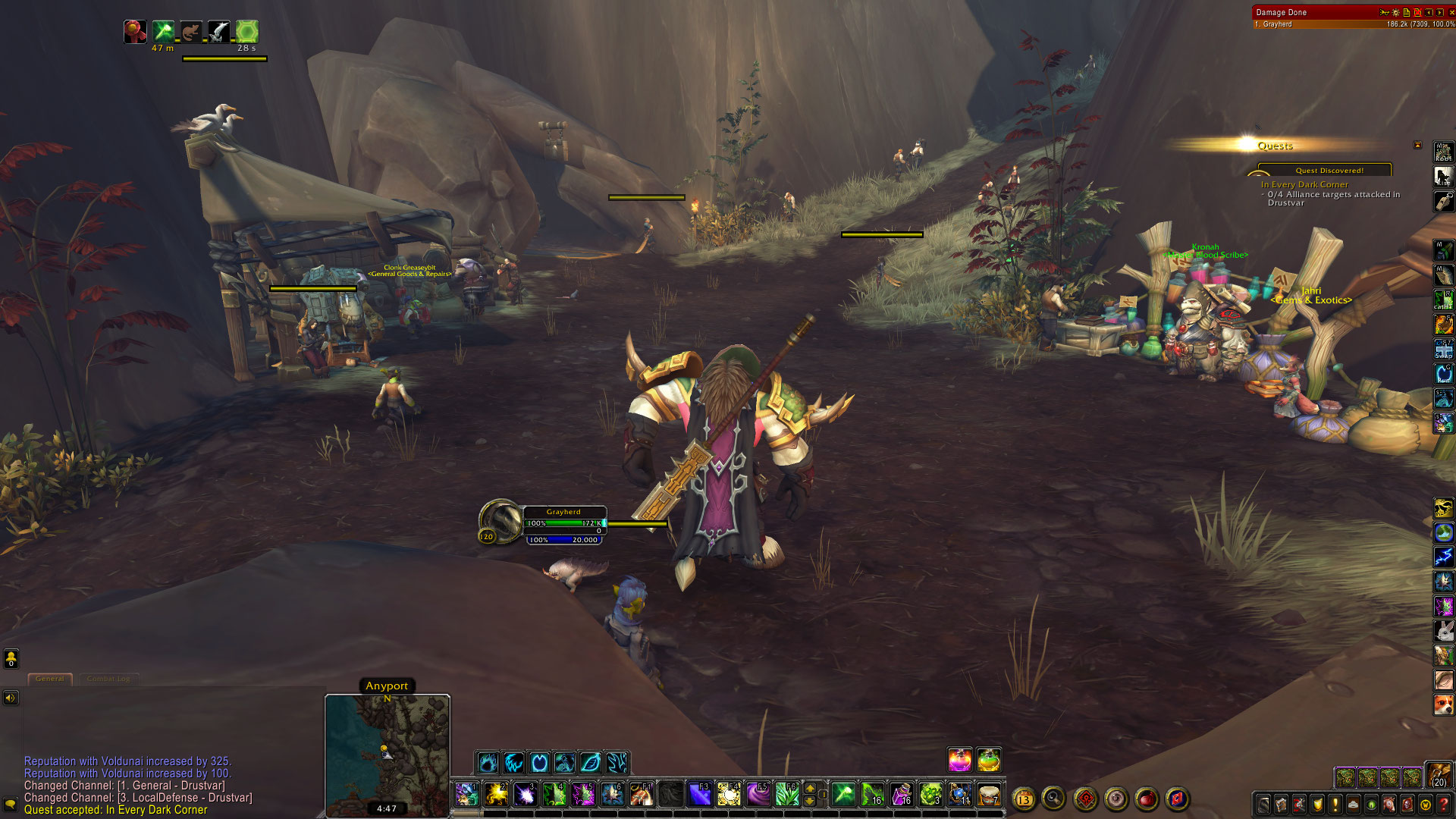Select the In Every Dark Corner quest
The height and width of the screenshot is (819, 1456).
coord(1304,184)
